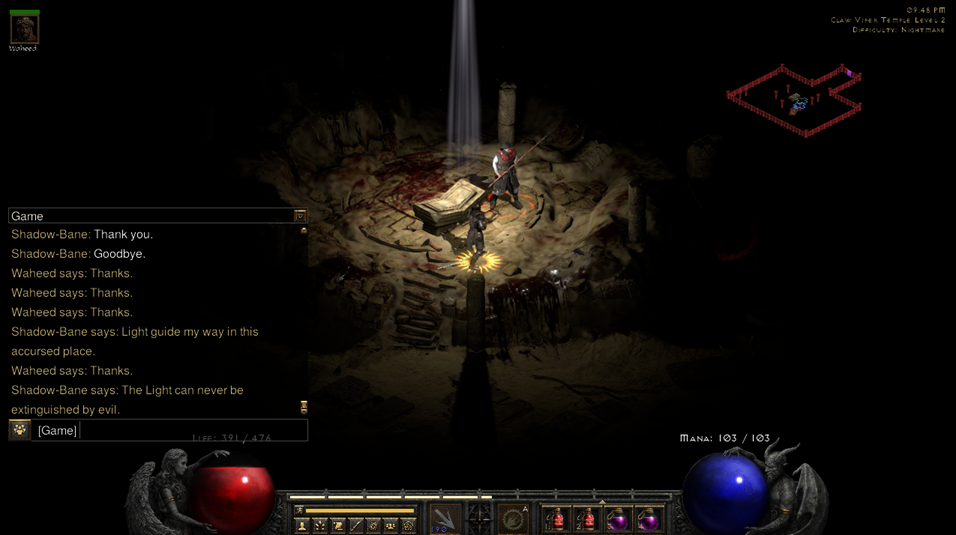Click the chat scrollbar's down arrow

pyautogui.click(x=303, y=407)
